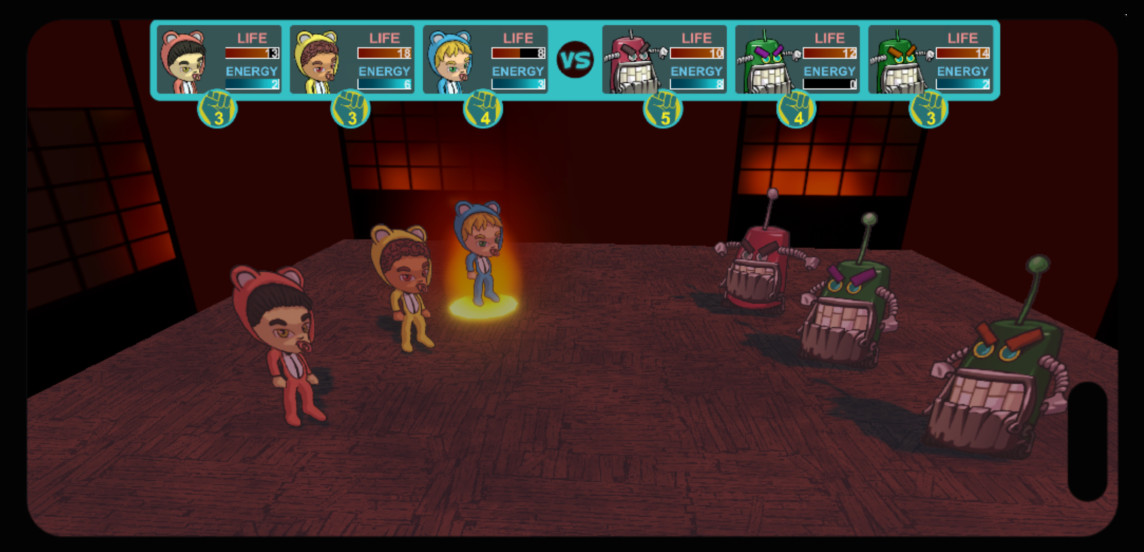This screenshot has height=552, width=1144.
Task: Select the red-hooded hero's portrait panel
Action: [x=219, y=60]
